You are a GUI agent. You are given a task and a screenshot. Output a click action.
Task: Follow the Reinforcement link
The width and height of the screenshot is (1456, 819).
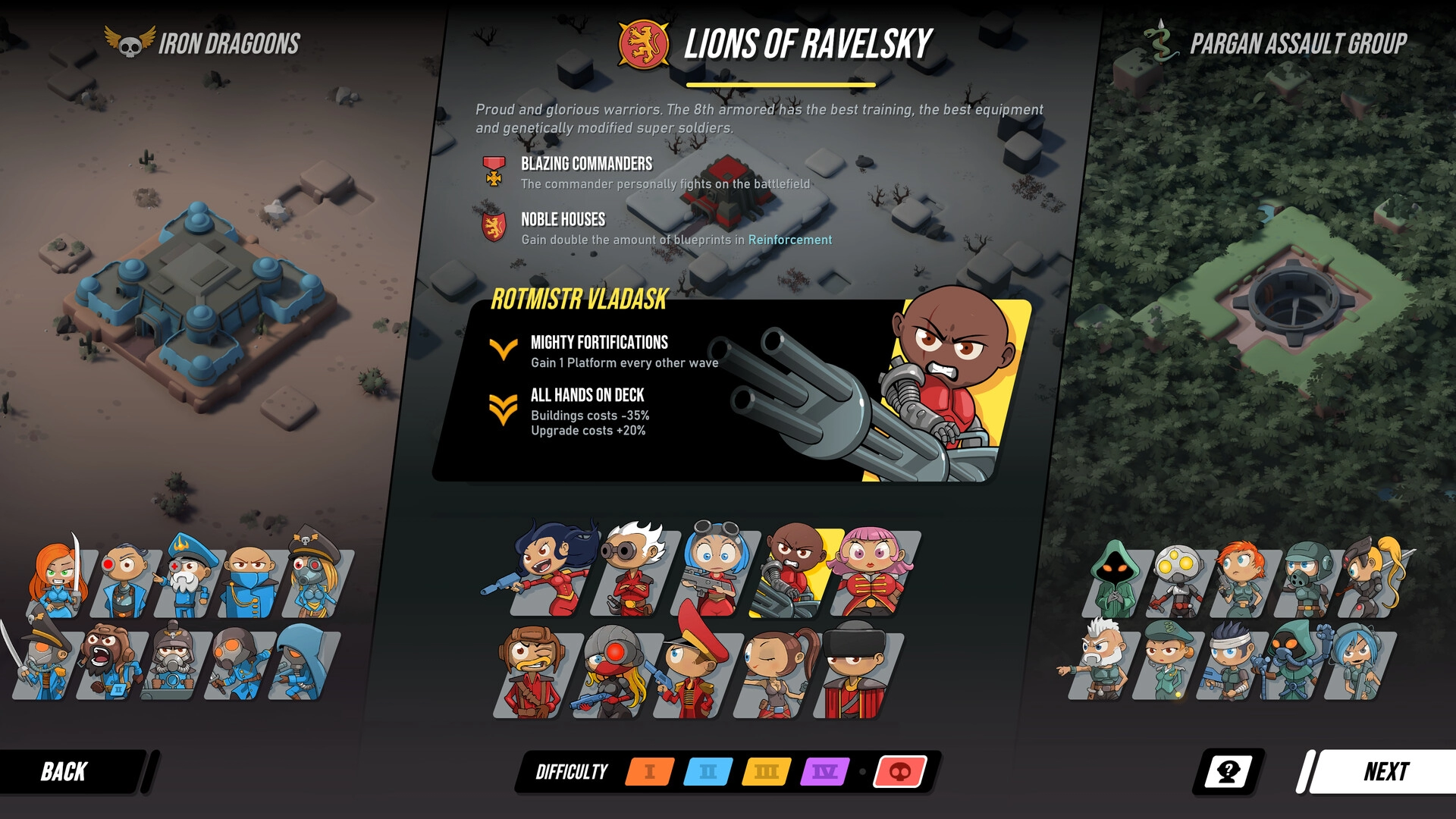(x=789, y=240)
